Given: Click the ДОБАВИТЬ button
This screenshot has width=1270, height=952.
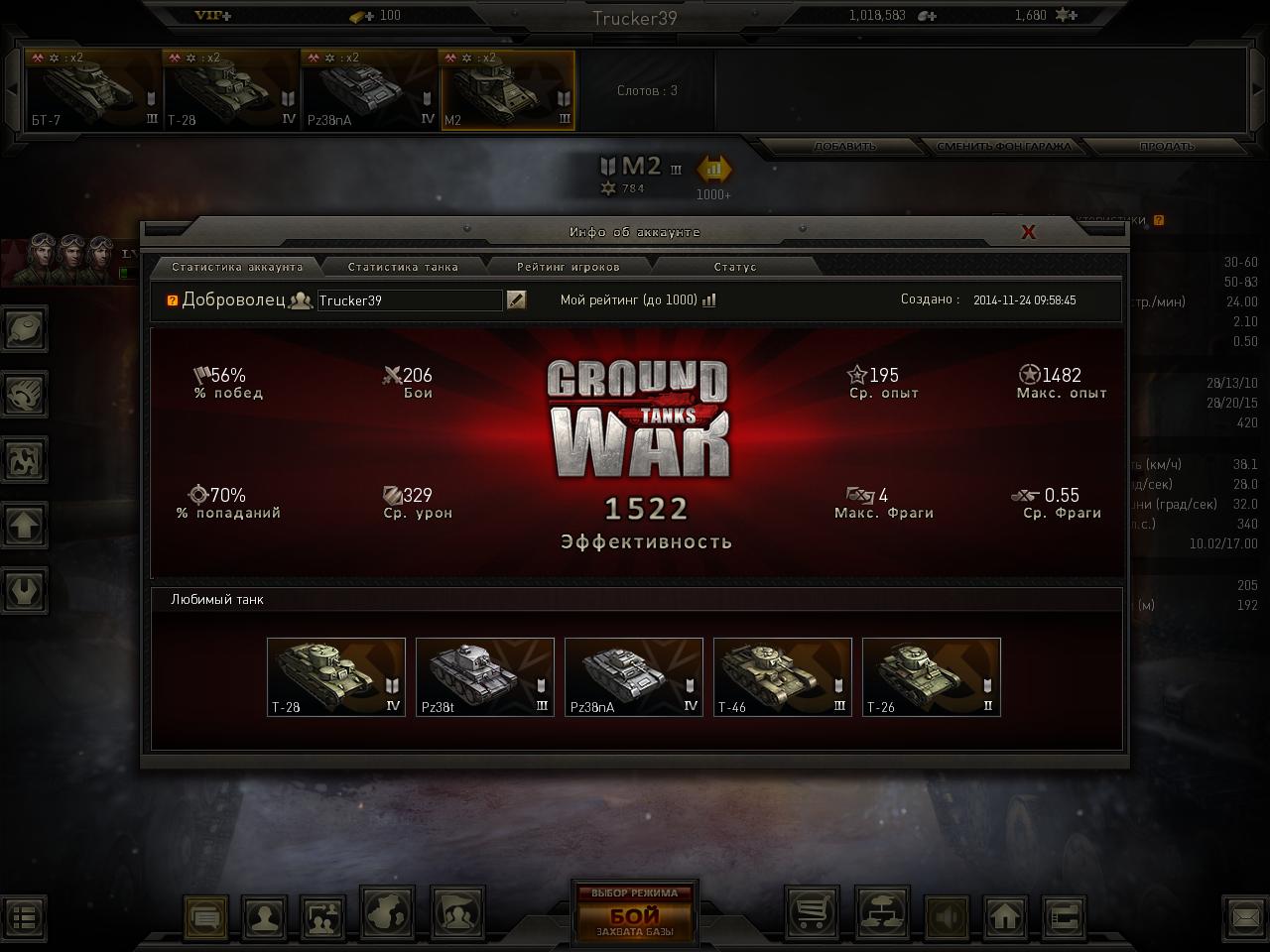Looking at the screenshot, I should (845, 147).
